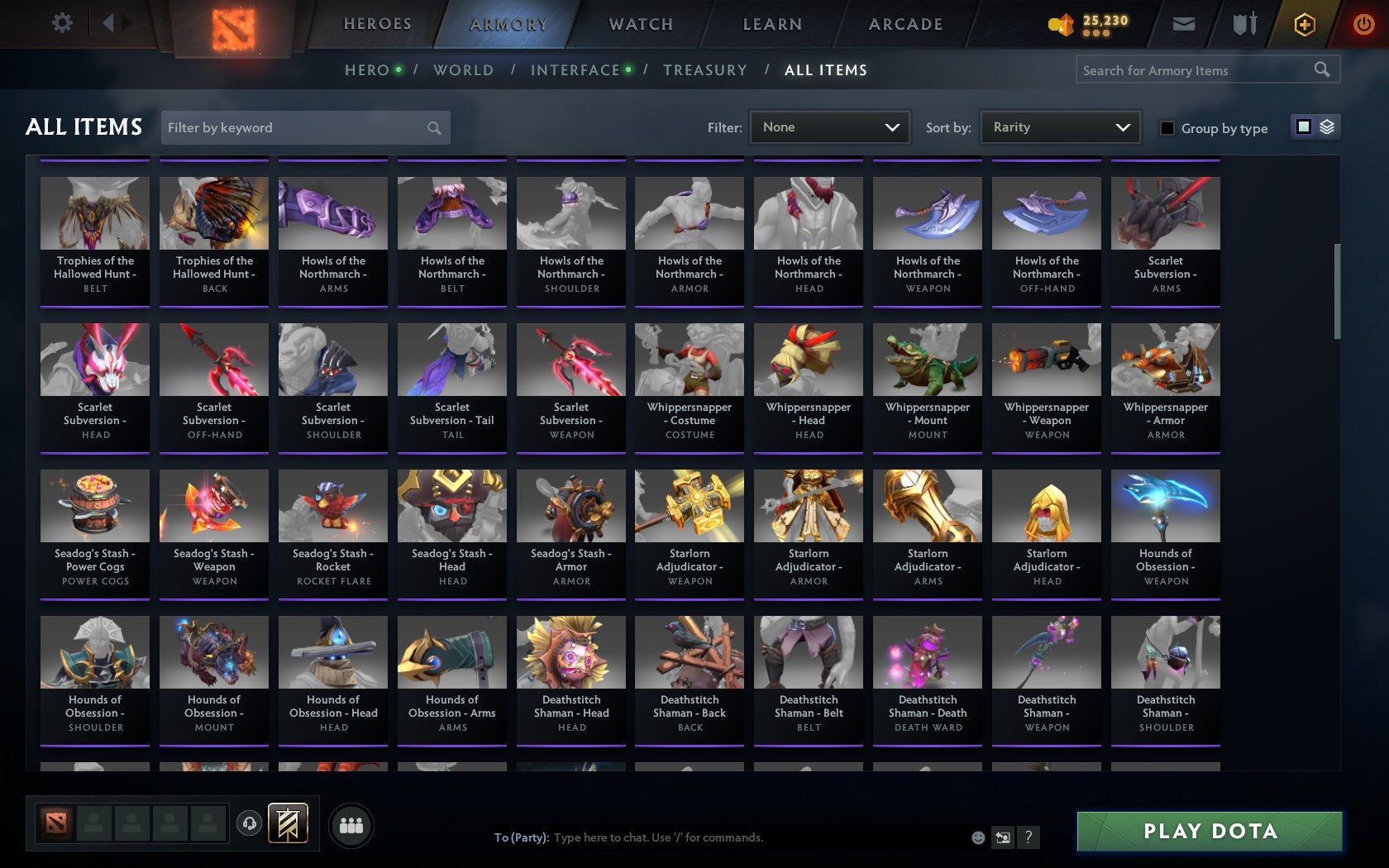Toggle the stacked layers view icon

point(1326,127)
